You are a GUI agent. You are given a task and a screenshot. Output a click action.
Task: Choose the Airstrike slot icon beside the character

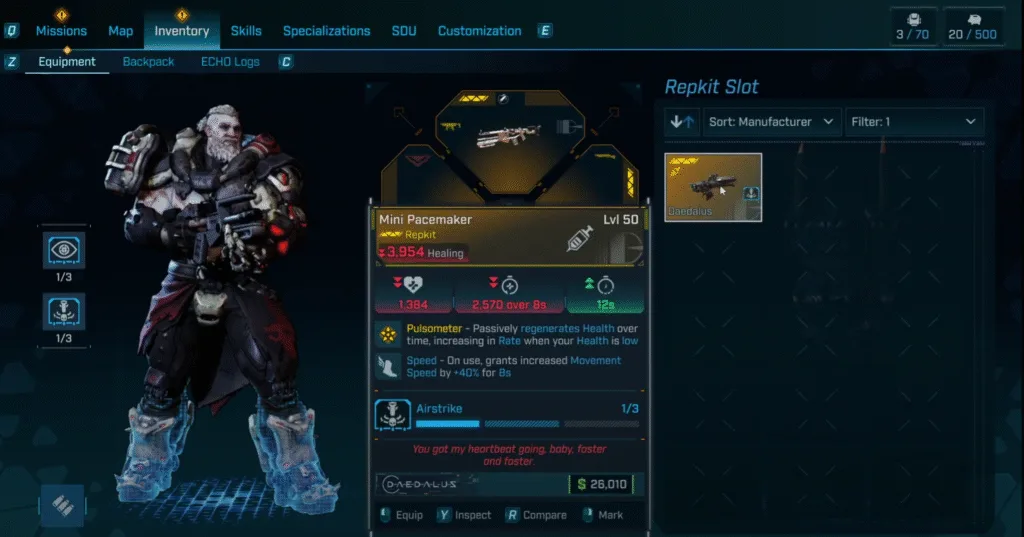pyautogui.click(x=63, y=311)
